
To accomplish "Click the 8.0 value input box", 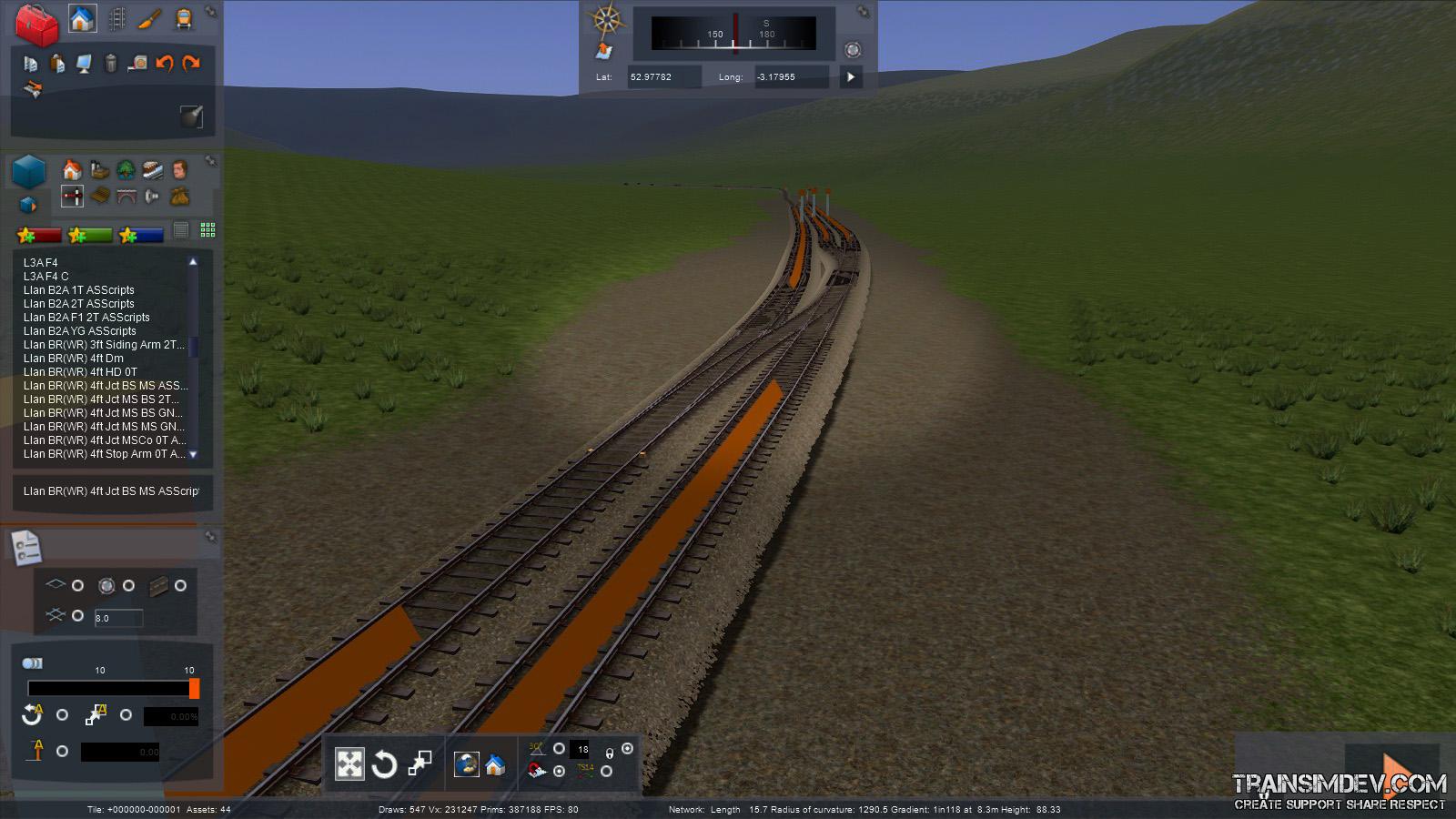I will [x=118, y=618].
